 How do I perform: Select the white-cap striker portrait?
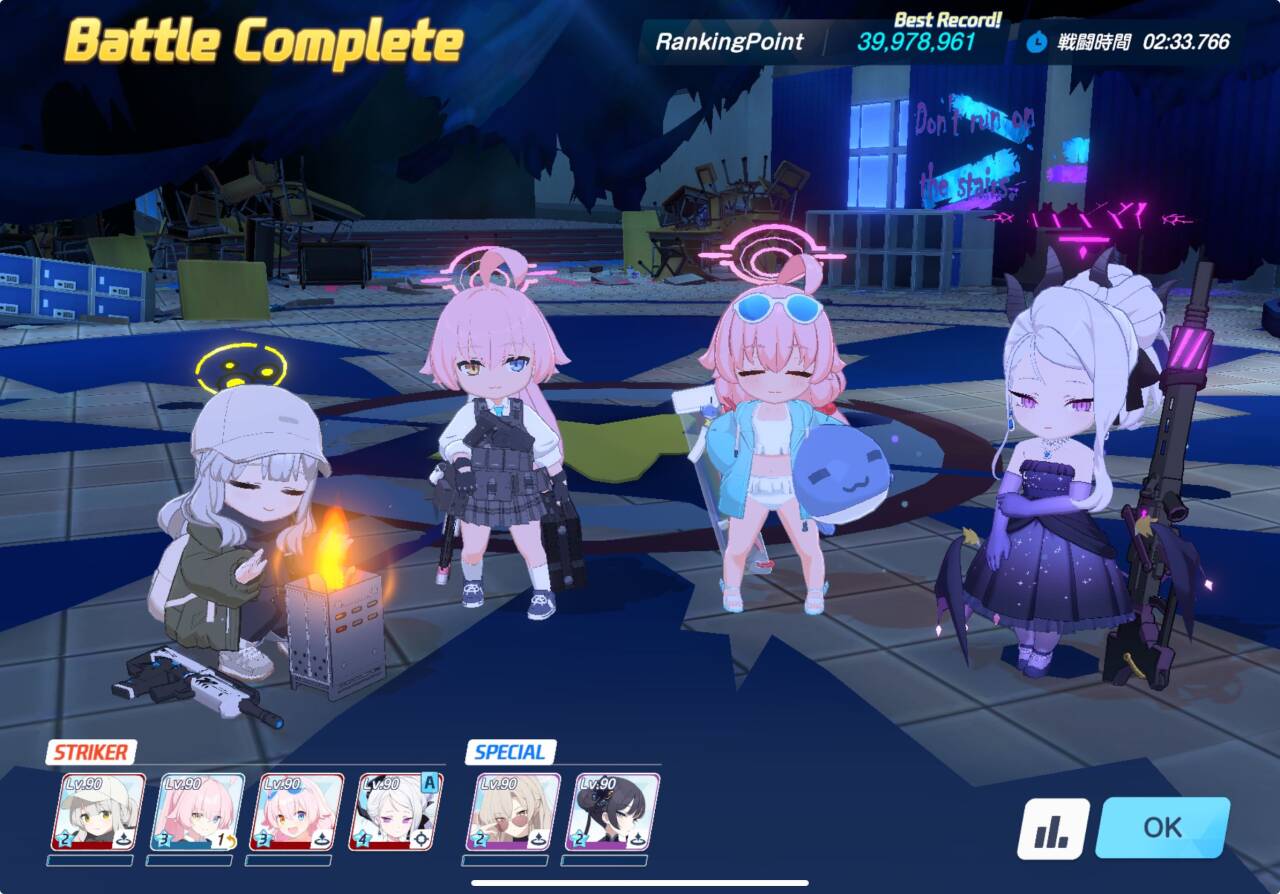[x=98, y=812]
